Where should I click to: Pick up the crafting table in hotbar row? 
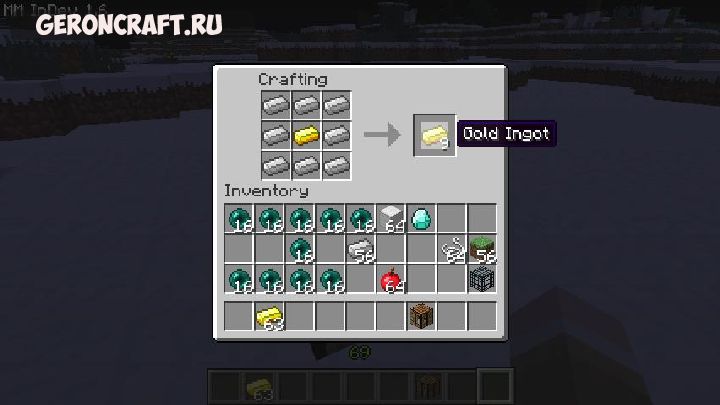point(421,316)
